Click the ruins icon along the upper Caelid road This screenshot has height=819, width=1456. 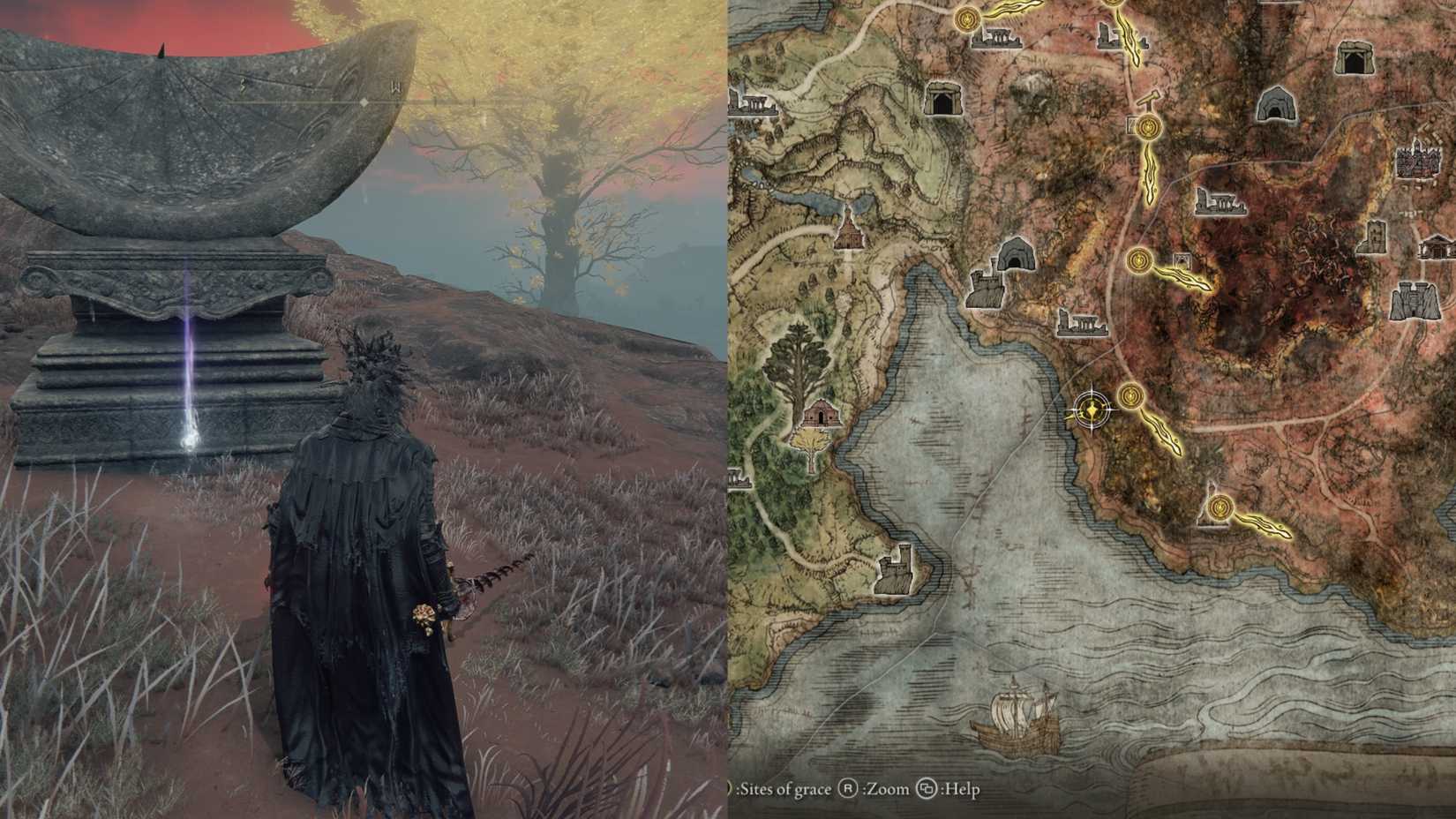1220,203
